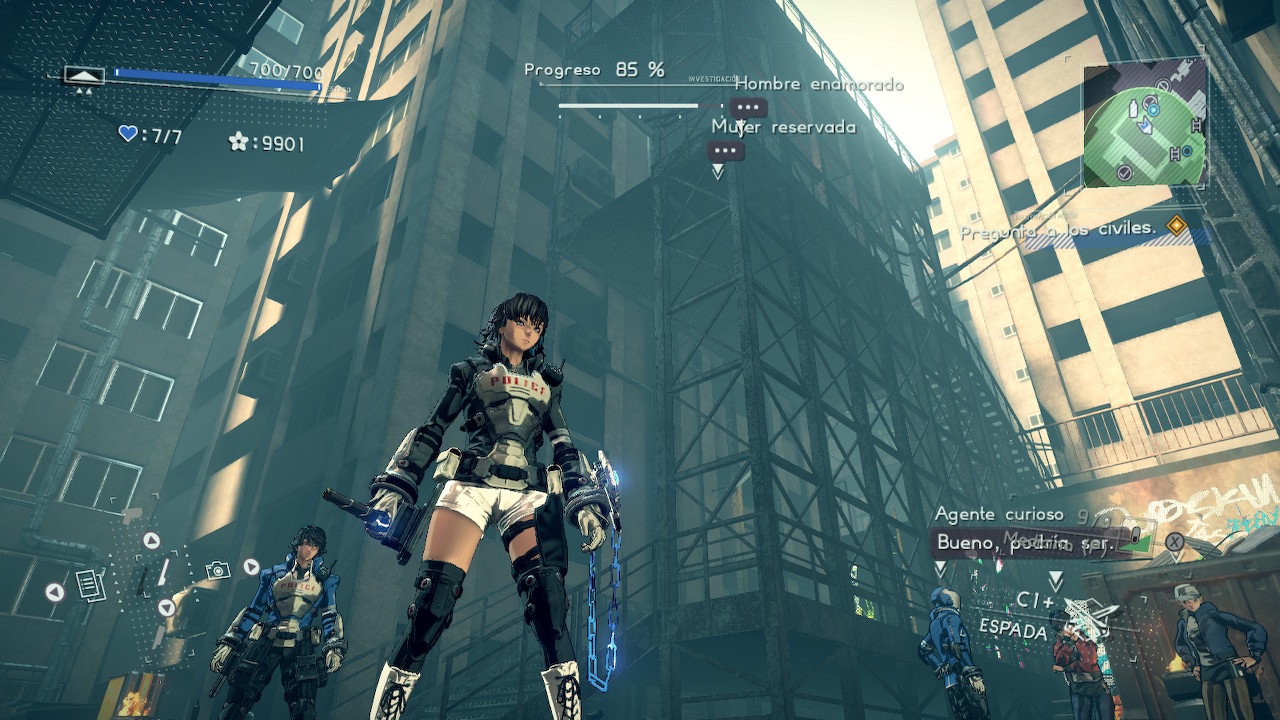This screenshot has height=720, width=1280.
Task: Click the checkmark marker on the minimap
Action: pos(1124,174)
